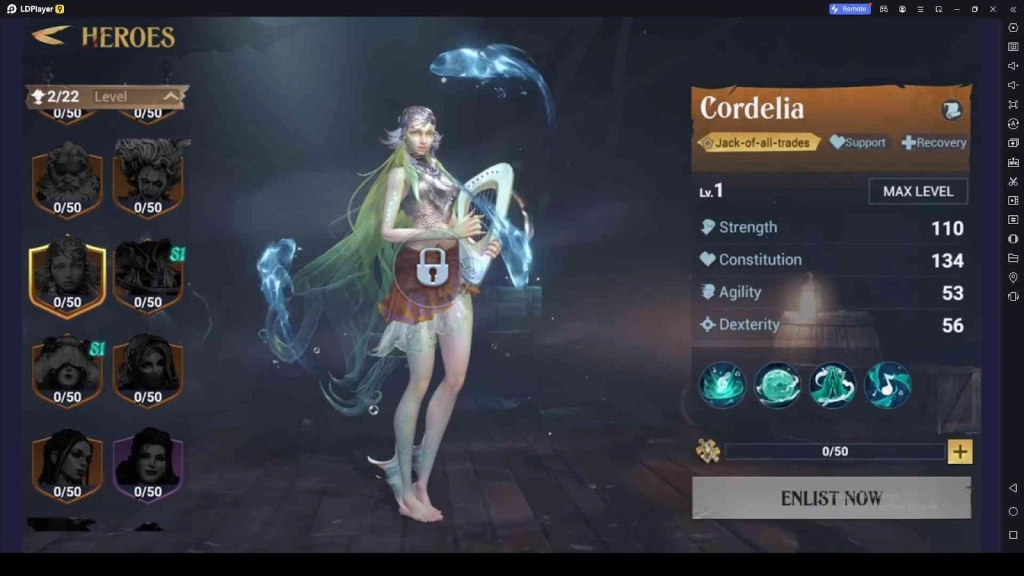1024x576 pixels.
Task: Open the scroll icon beside Cordelia's name
Action: [x=950, y=110]
